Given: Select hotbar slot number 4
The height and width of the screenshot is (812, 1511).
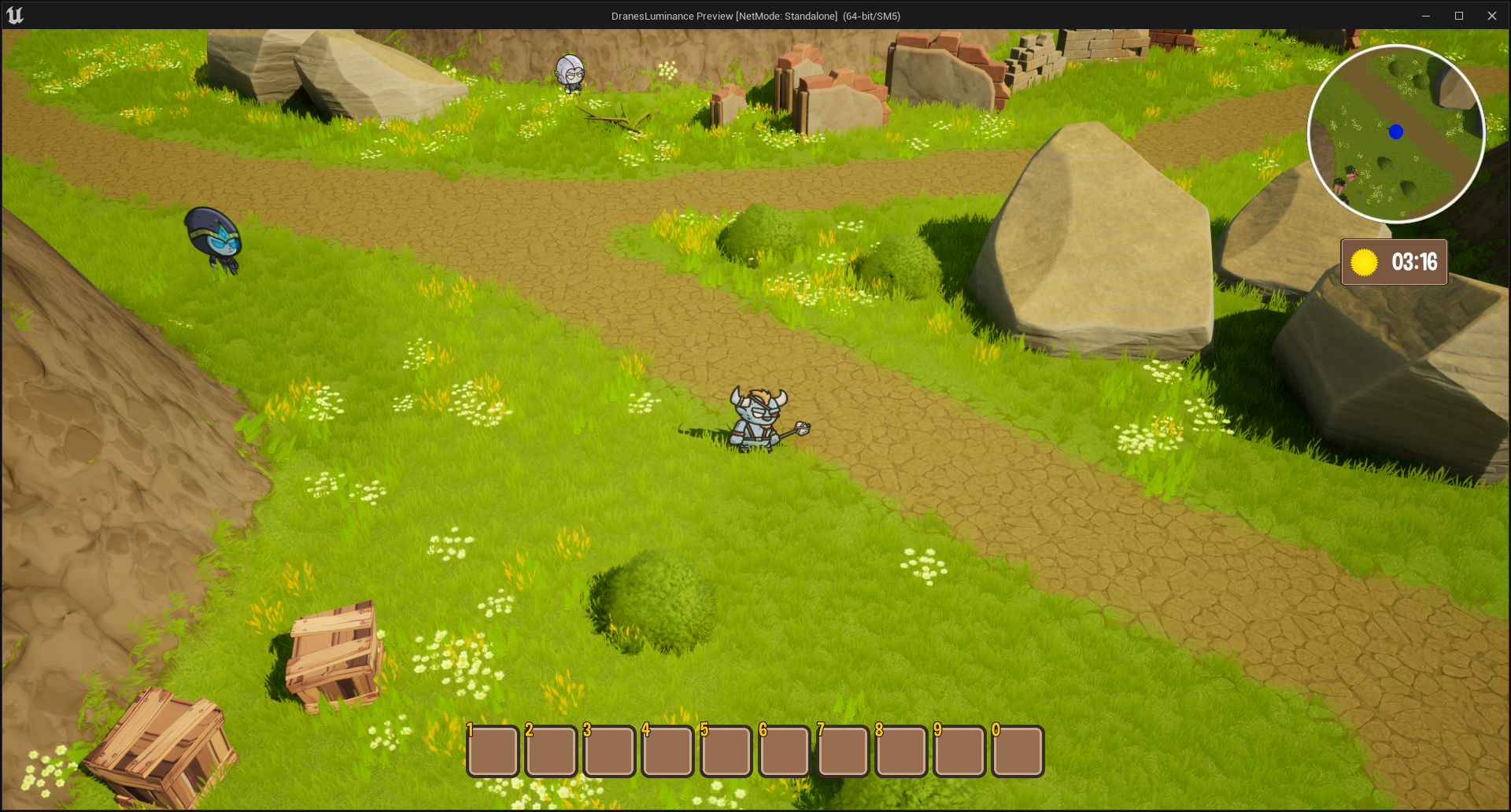Looking at the screenshot, I should pyautogui.click(x=668, y=751).
